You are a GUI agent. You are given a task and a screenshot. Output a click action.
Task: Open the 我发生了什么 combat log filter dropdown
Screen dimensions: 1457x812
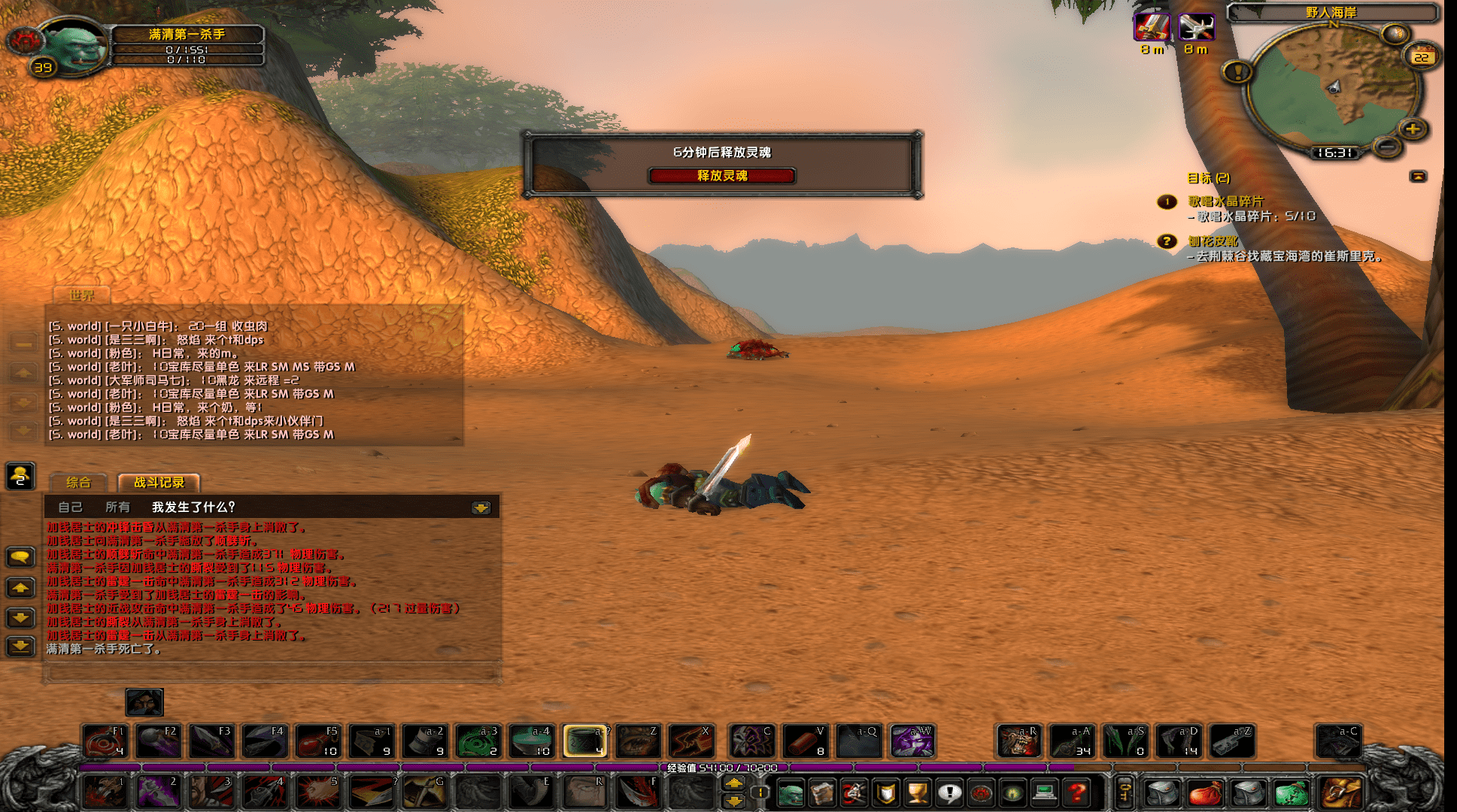481,508
